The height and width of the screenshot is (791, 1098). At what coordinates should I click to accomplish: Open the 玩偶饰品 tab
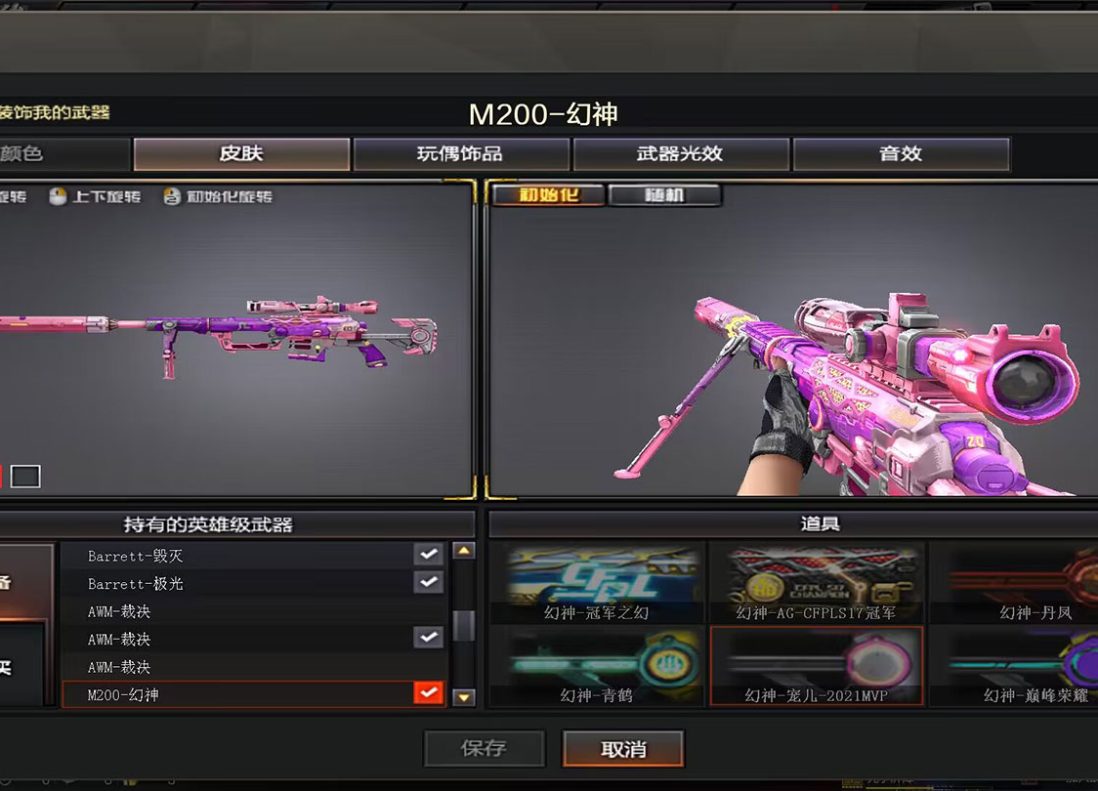(x=460, y=154)
